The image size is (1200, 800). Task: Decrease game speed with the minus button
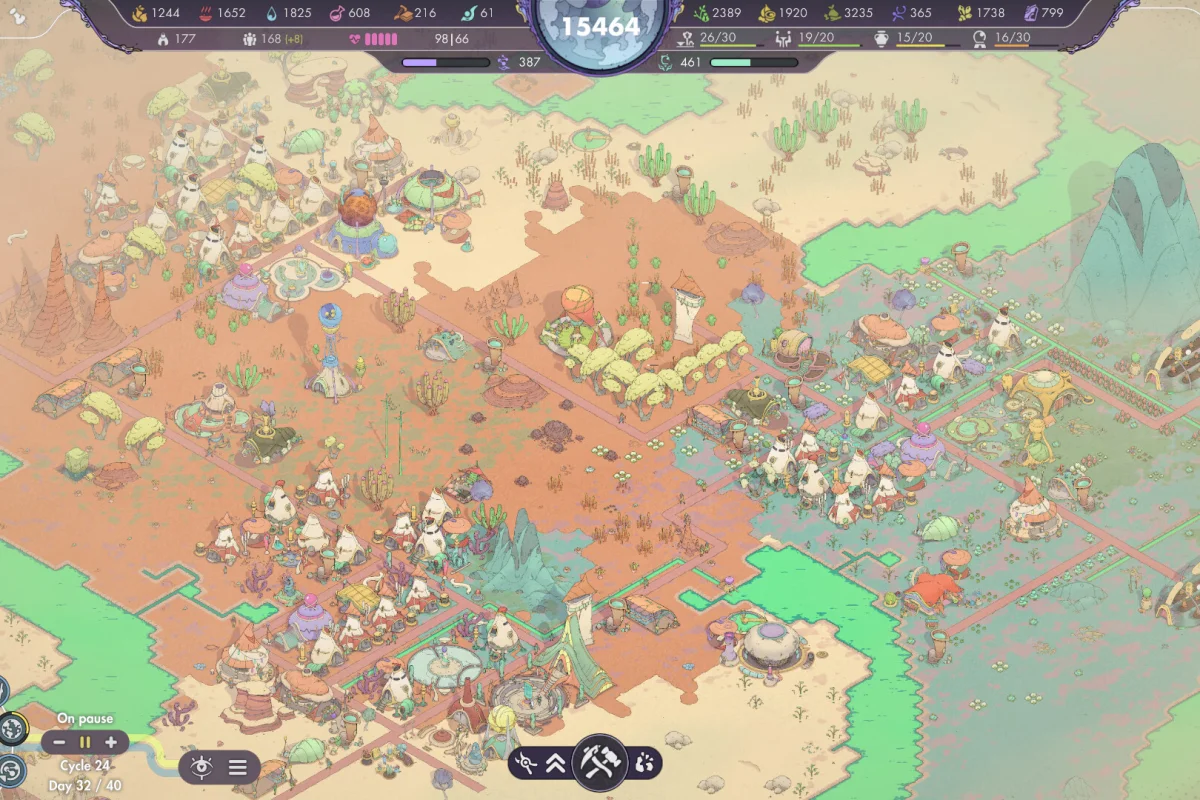[x=60, y=742]
